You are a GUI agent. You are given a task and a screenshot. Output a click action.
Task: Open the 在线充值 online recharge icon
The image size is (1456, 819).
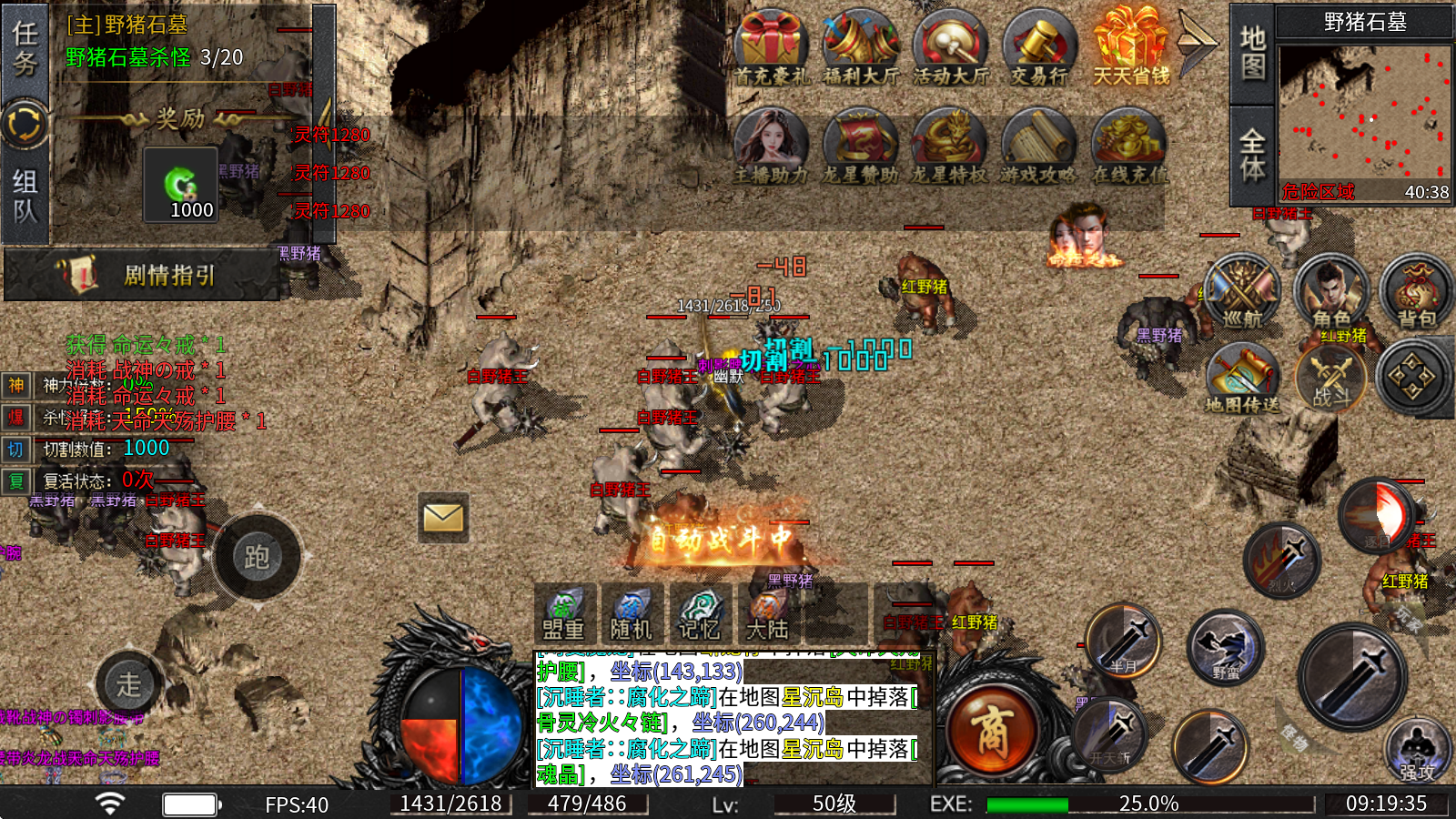pyautogui.click(x=1128, y=146)
